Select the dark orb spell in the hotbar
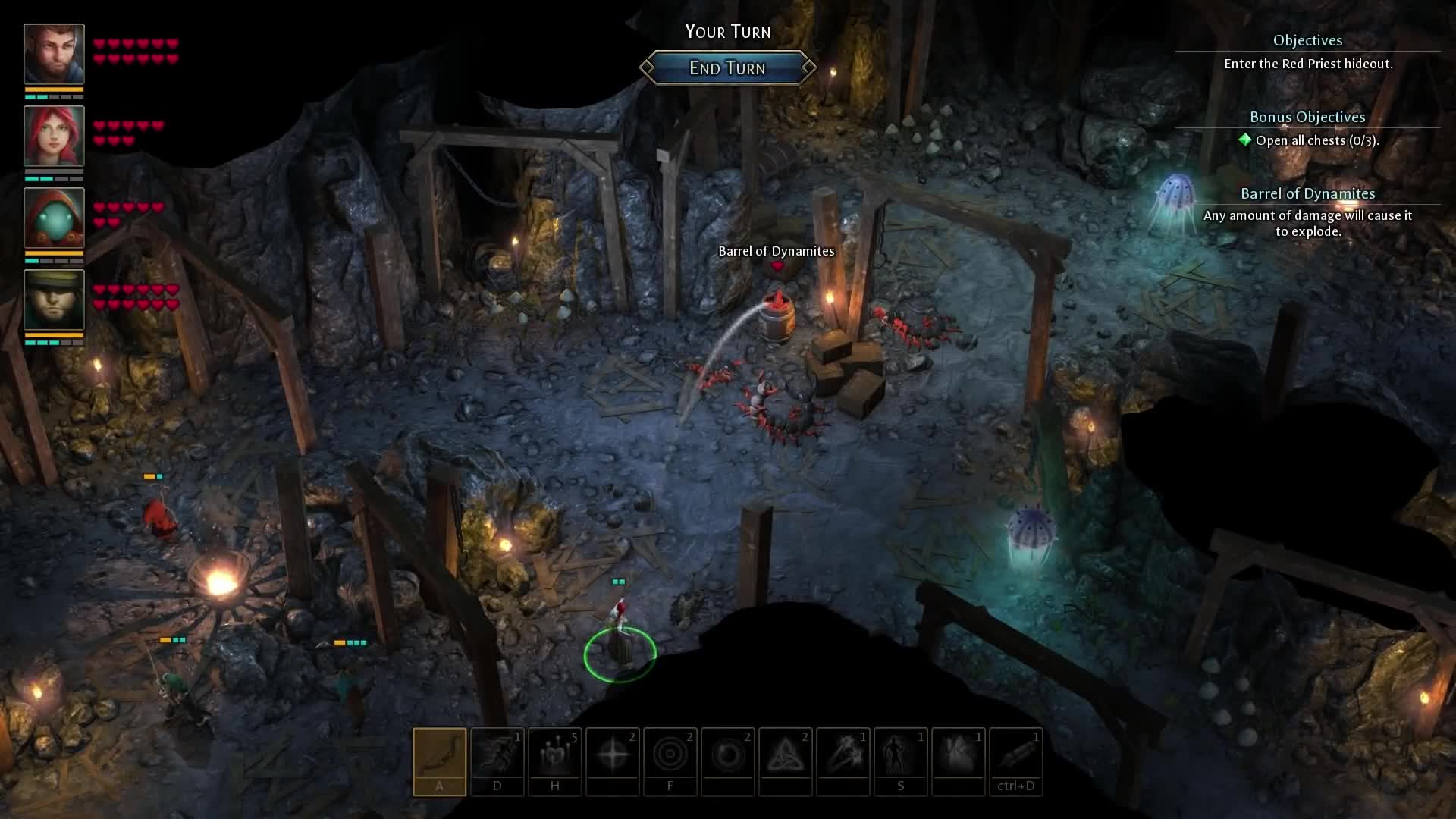 point(728,758)
